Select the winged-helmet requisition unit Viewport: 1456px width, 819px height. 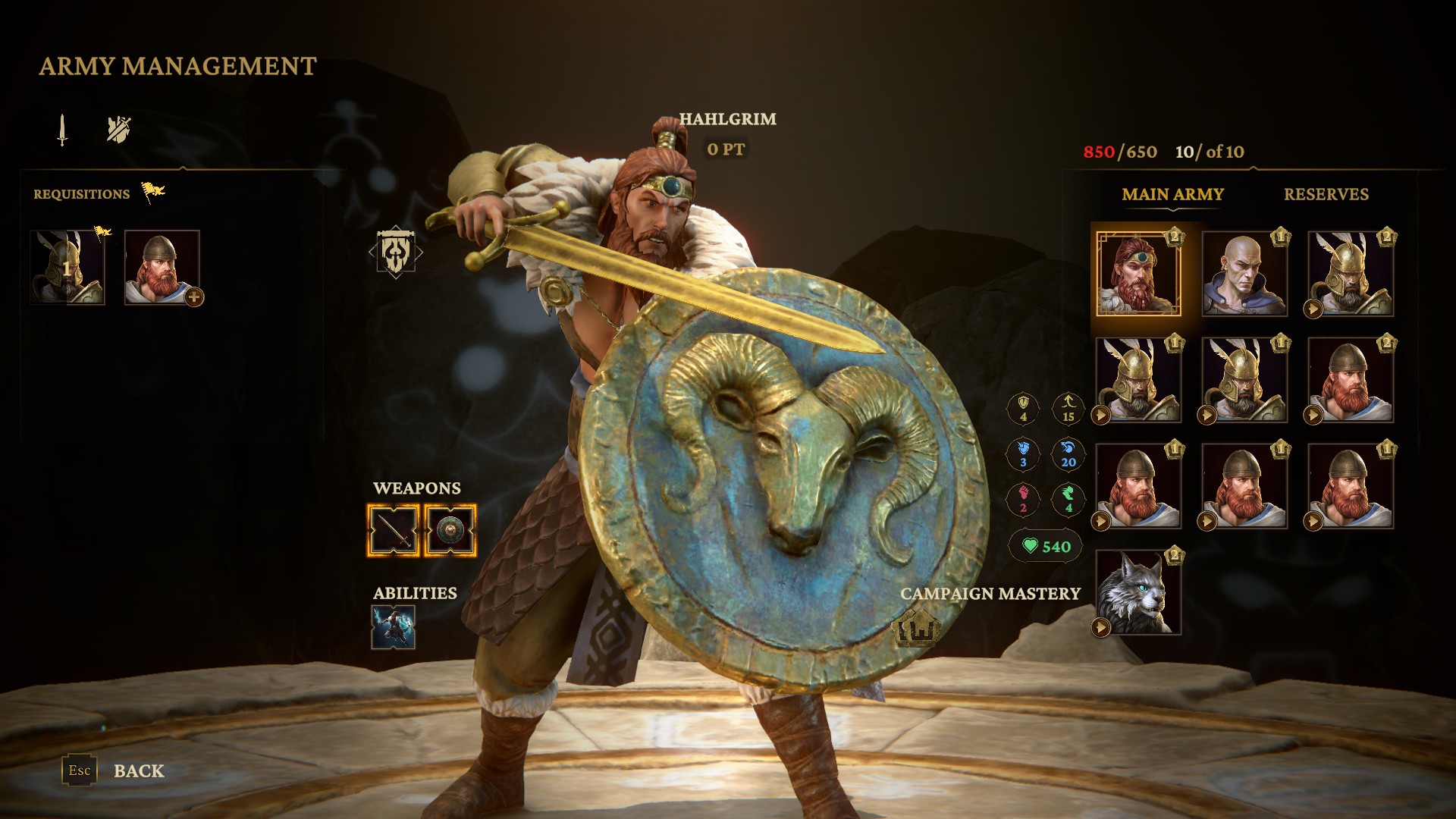67,268
